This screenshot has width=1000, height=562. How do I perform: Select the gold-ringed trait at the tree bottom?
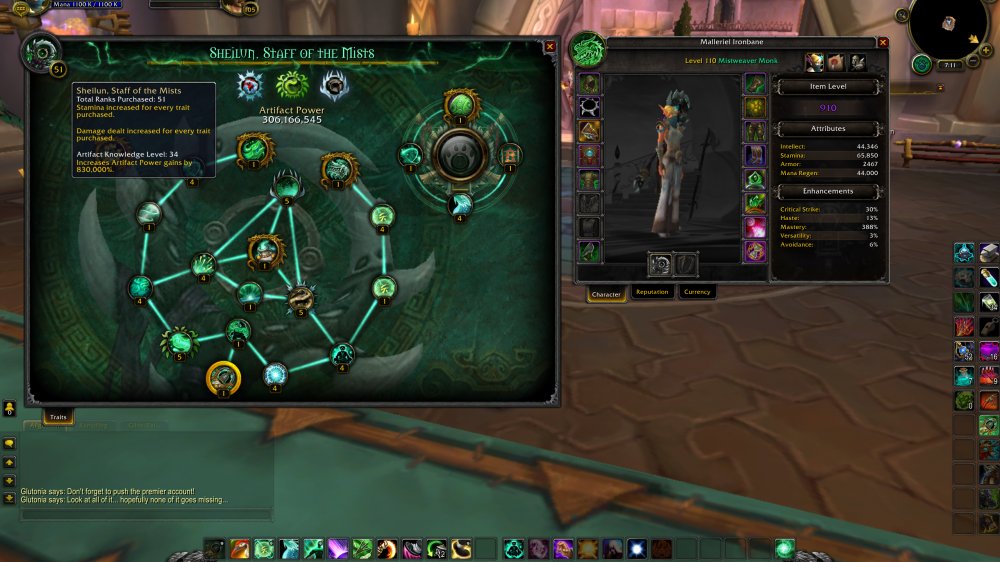[x=223, y=378]
